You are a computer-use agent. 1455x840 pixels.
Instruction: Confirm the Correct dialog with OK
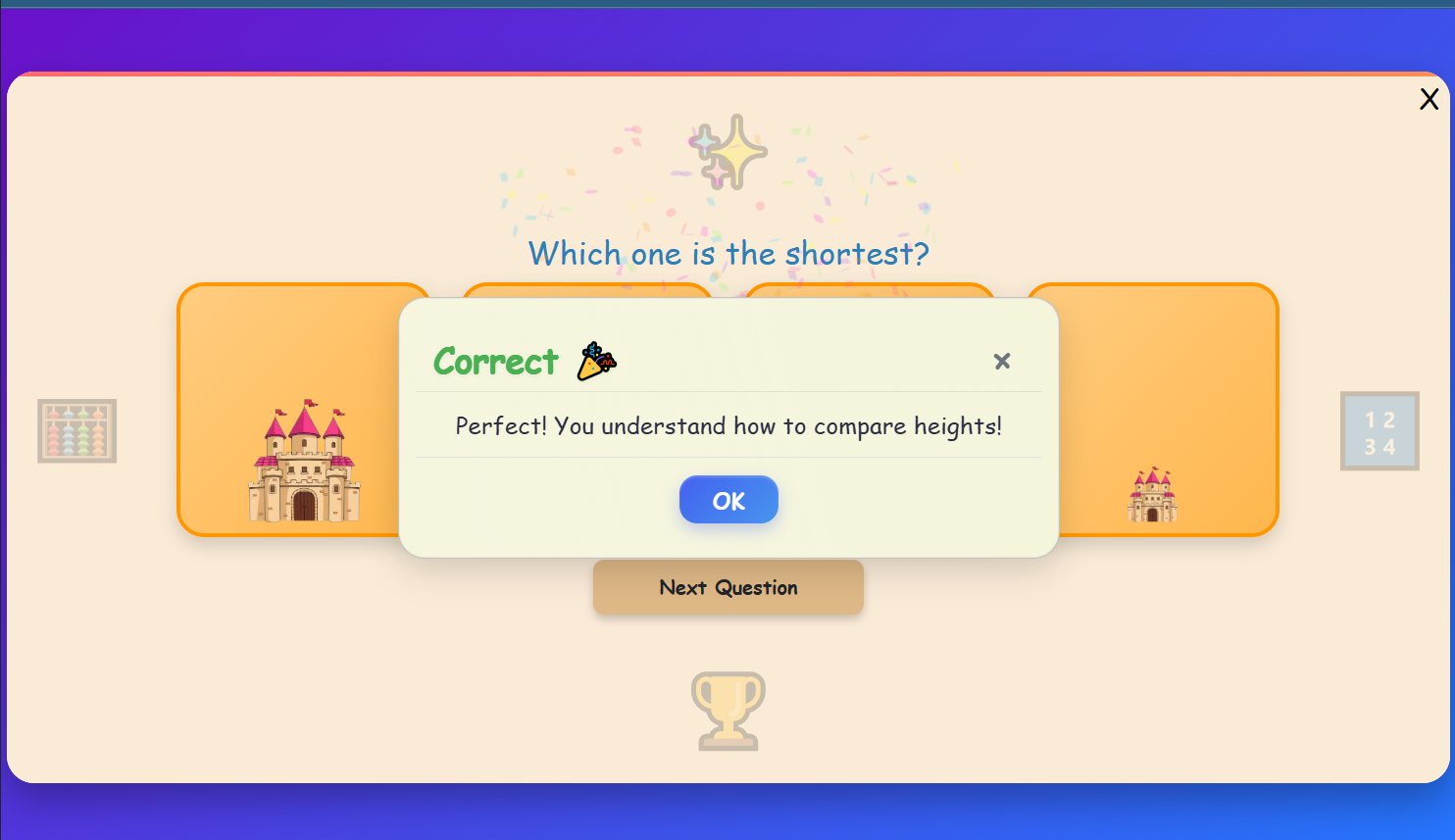(x=728, y=500)
